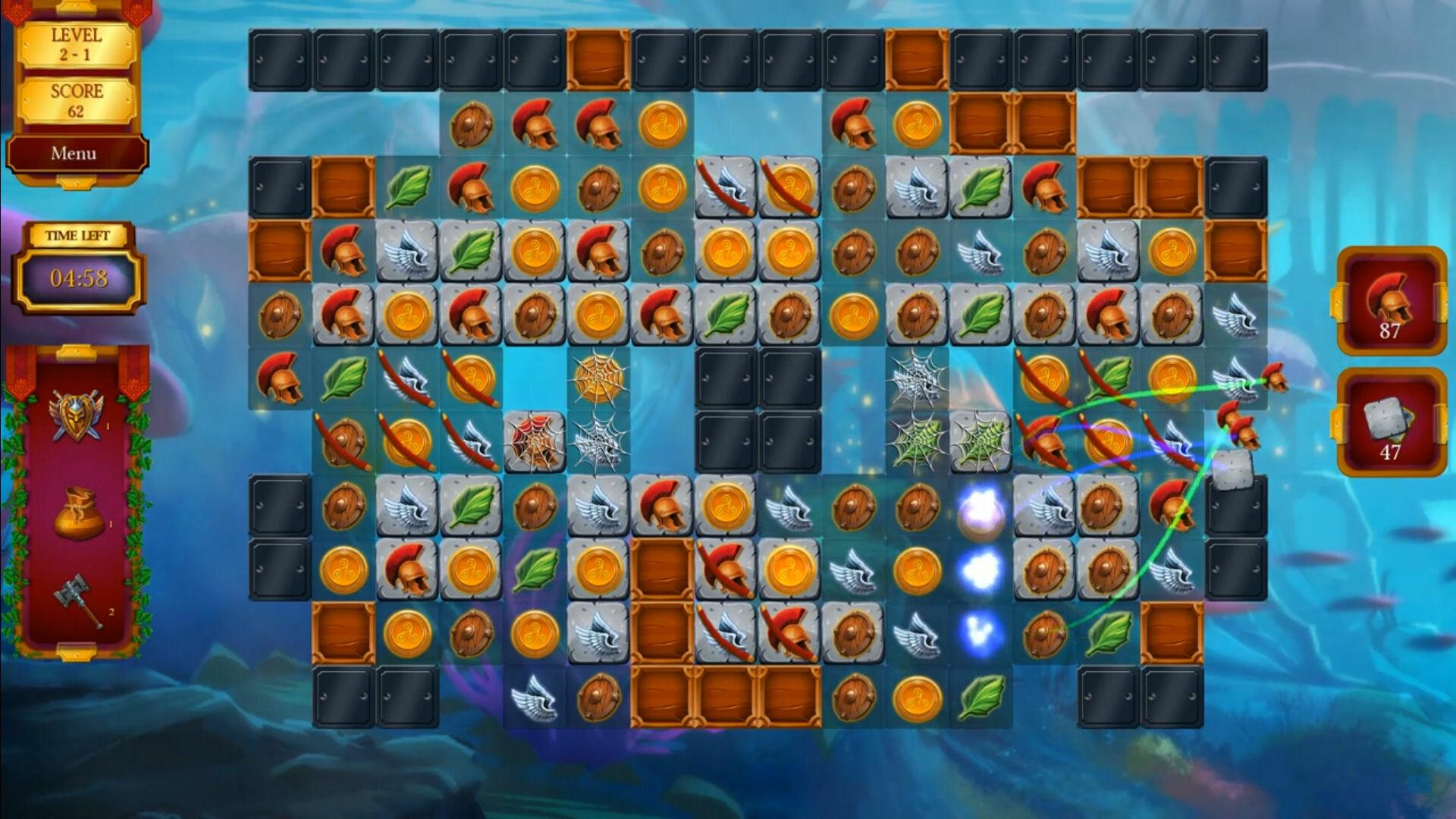Viewport: 1456px width, 819px height.
Task: Use the orange pouch power-up
Action: 79,513
